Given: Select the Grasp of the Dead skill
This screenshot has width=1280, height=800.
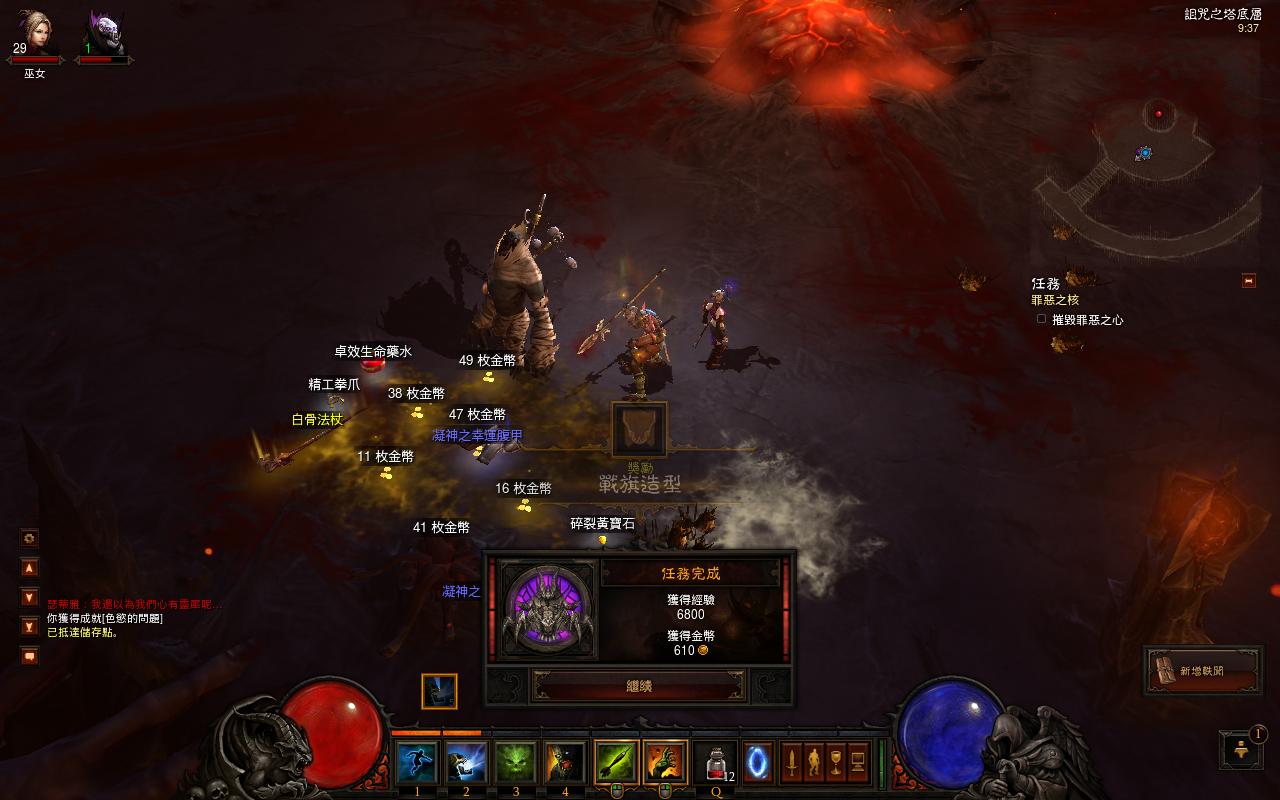Looking at the screenshot, I should tap(665, 763).
